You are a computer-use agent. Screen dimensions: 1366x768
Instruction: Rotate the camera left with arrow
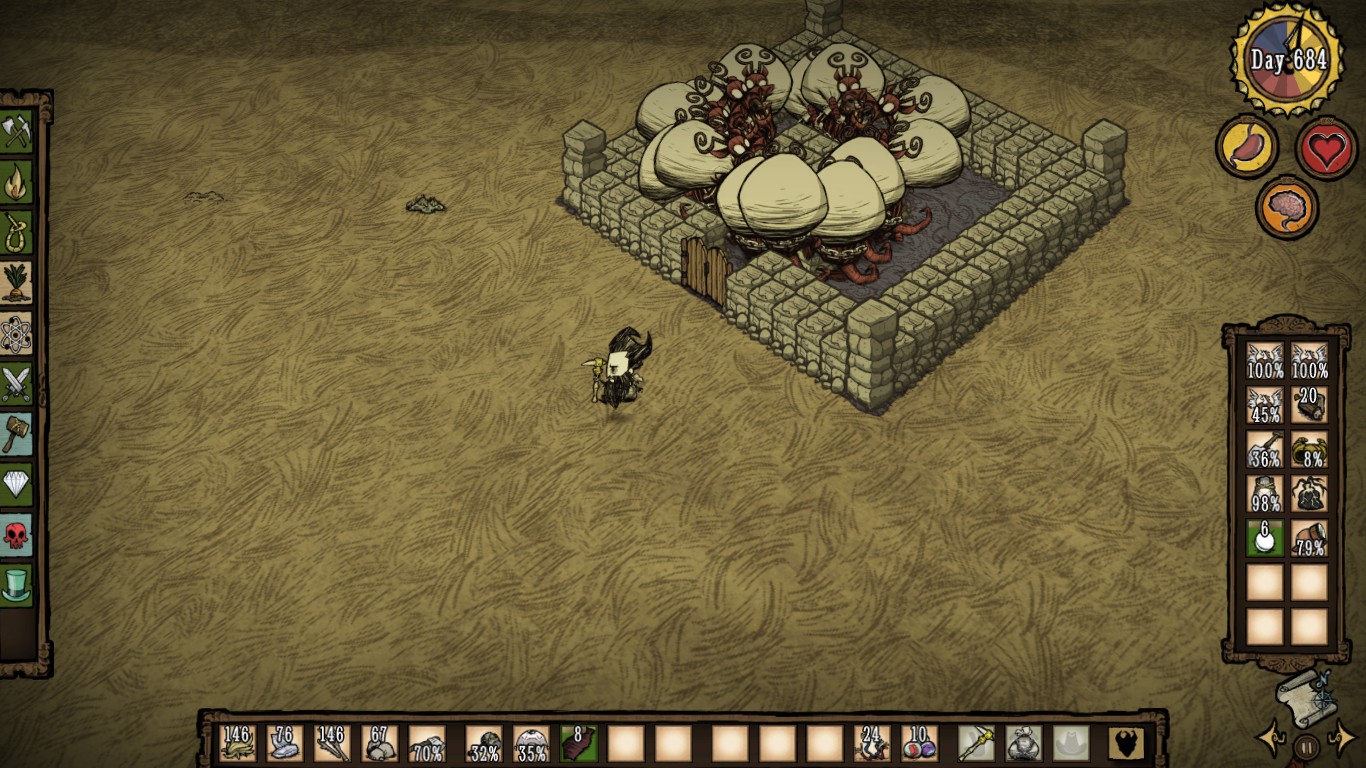tap(1270, 740)
